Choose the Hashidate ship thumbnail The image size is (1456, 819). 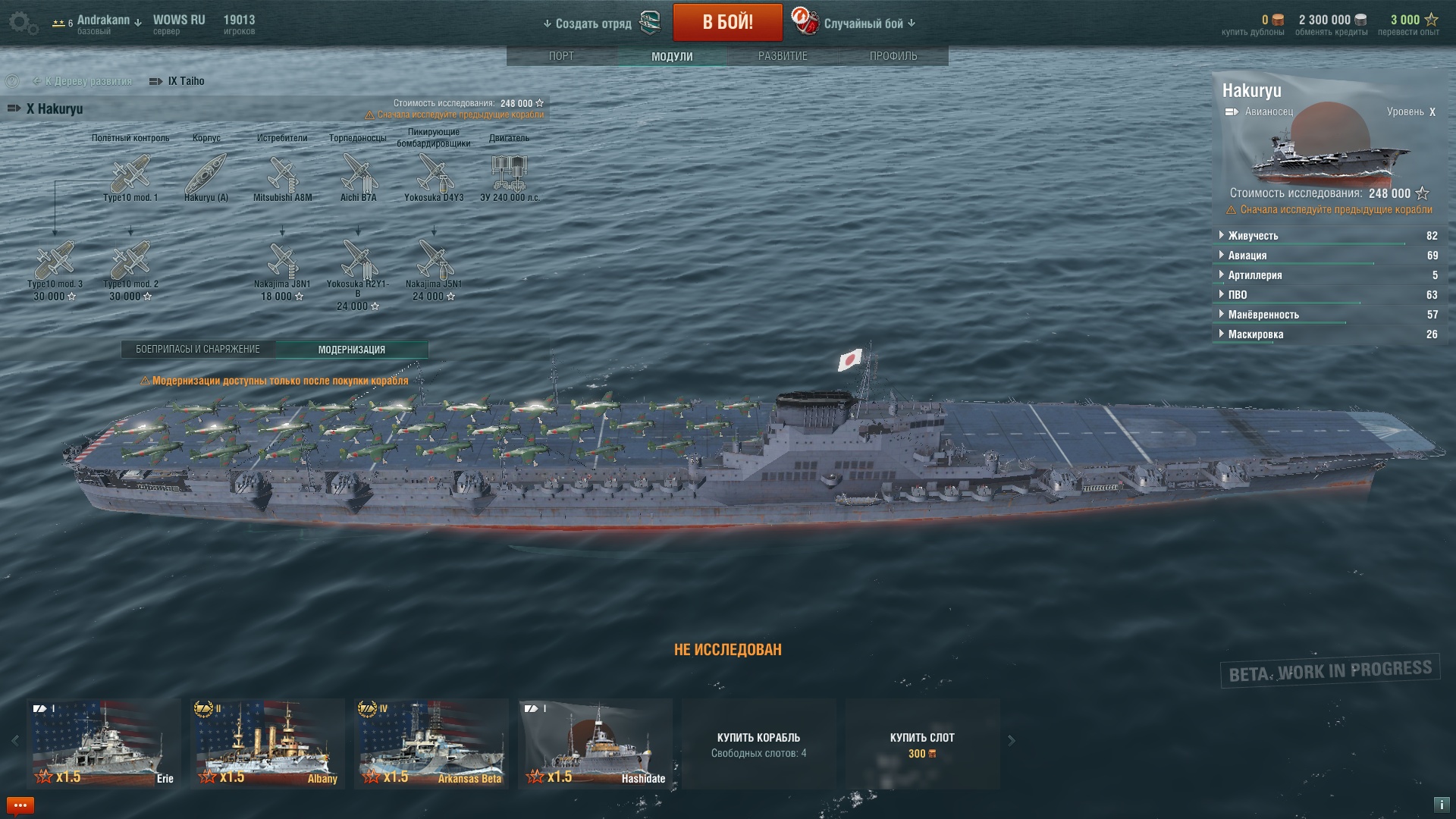595,743
